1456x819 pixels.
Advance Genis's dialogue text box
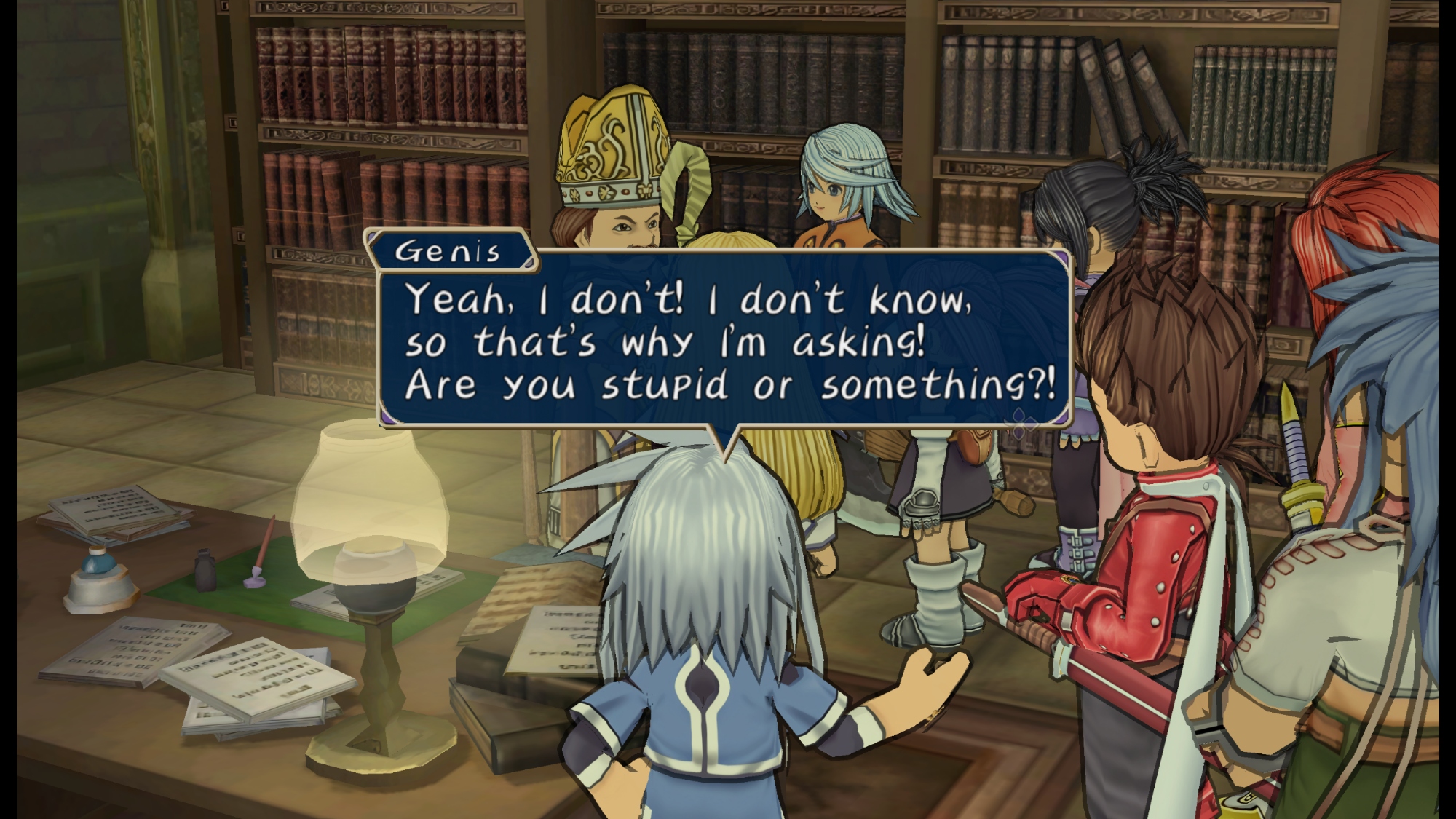pos(724,341)
